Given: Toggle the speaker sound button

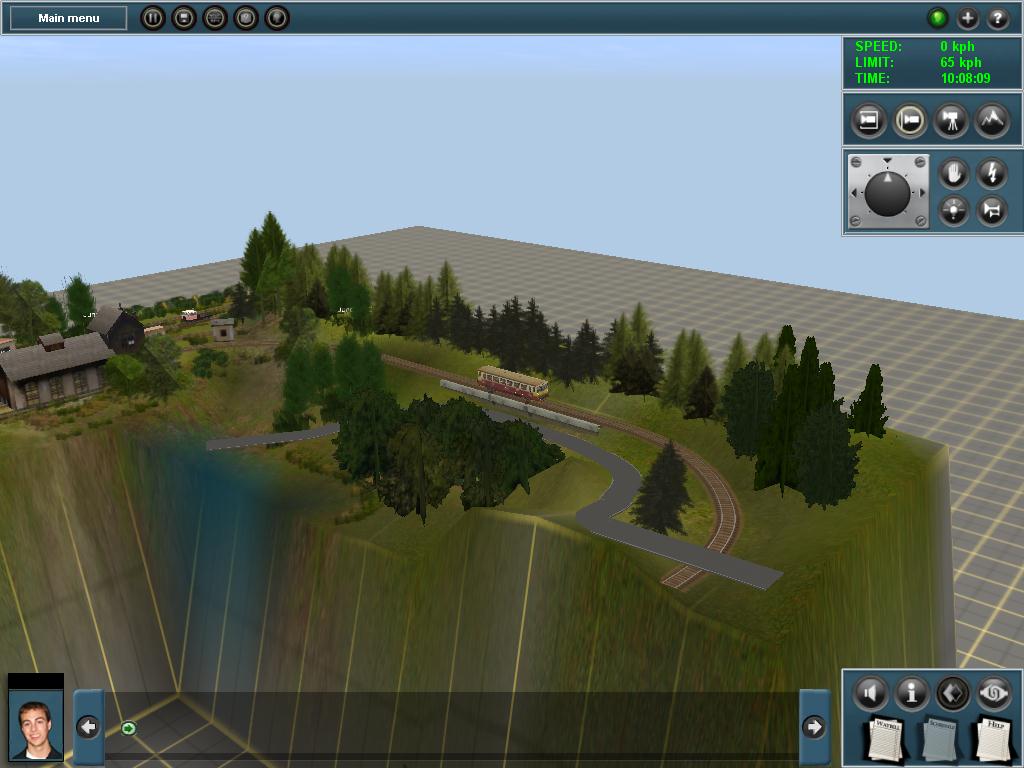Looking at the screenshot, I should pos(870,692).
